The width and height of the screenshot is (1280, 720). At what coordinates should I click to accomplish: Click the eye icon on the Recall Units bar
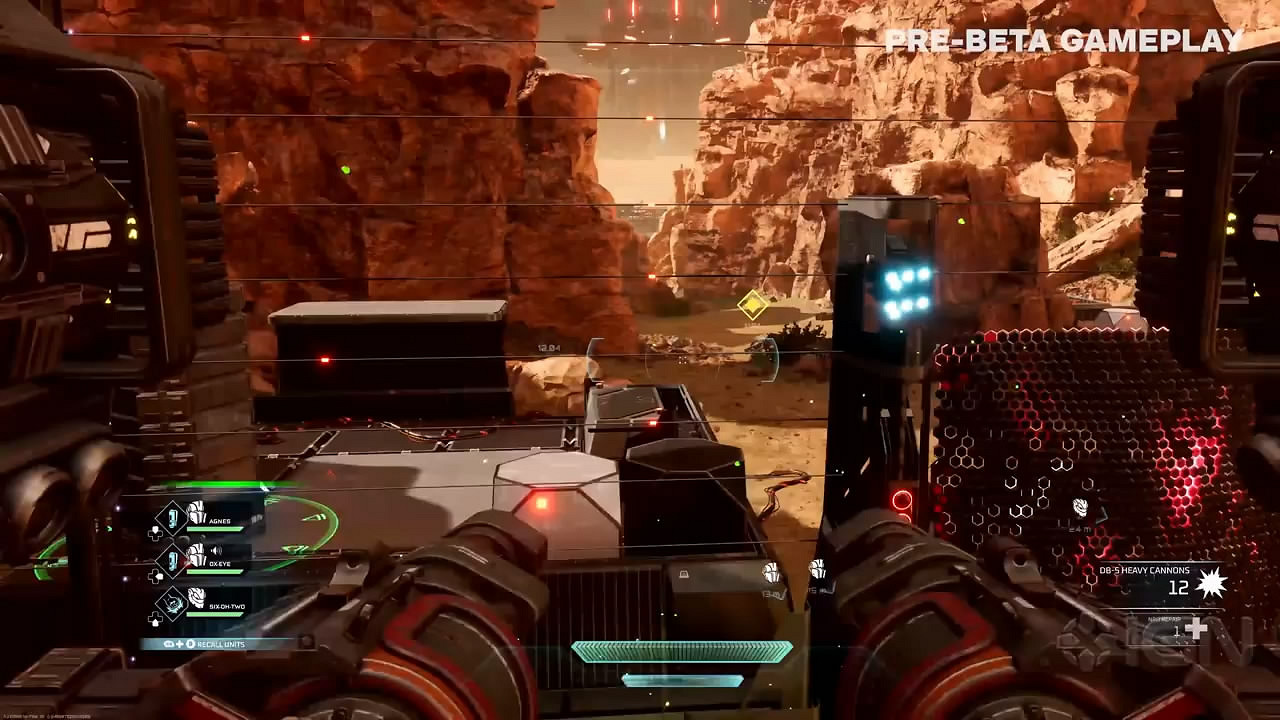pos(167,643)
